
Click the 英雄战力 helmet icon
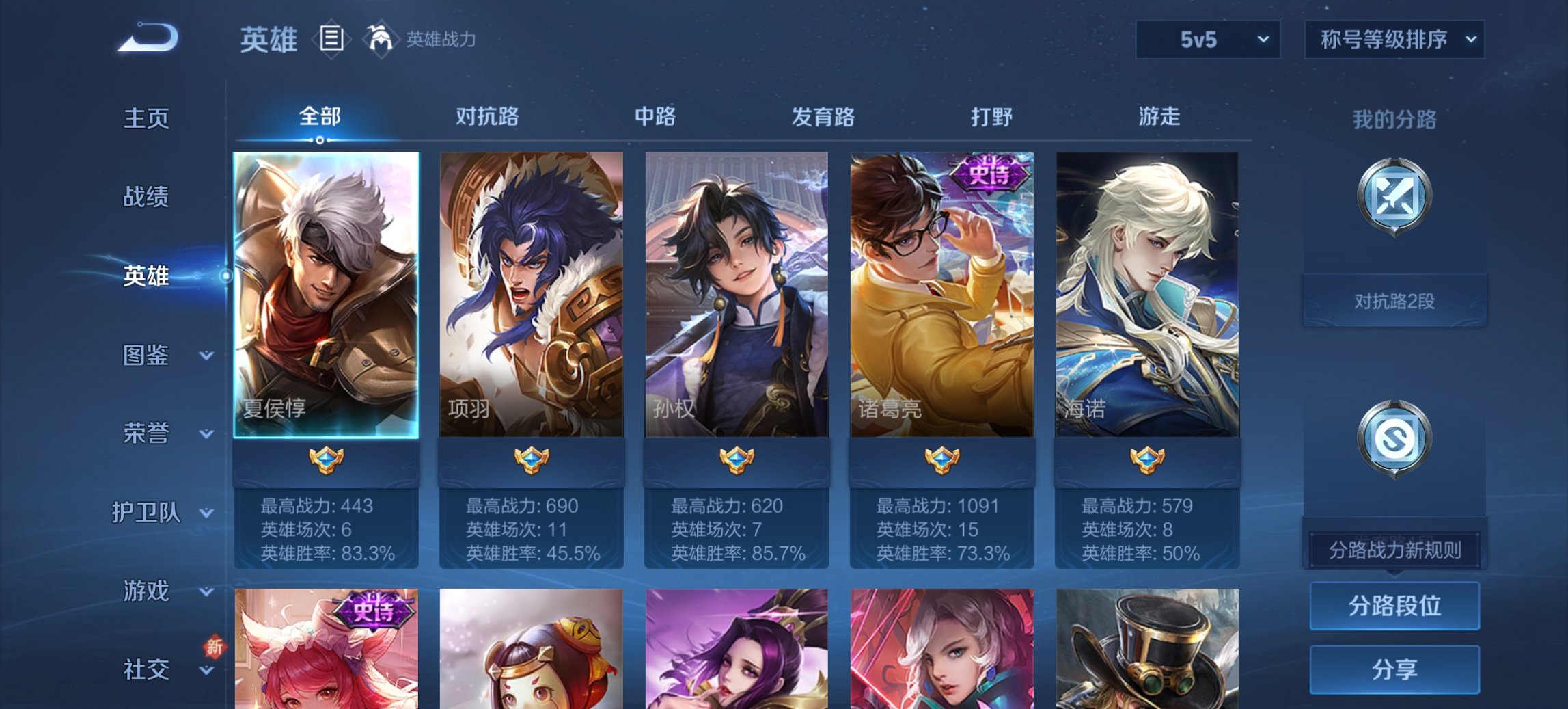coord(381,39)
